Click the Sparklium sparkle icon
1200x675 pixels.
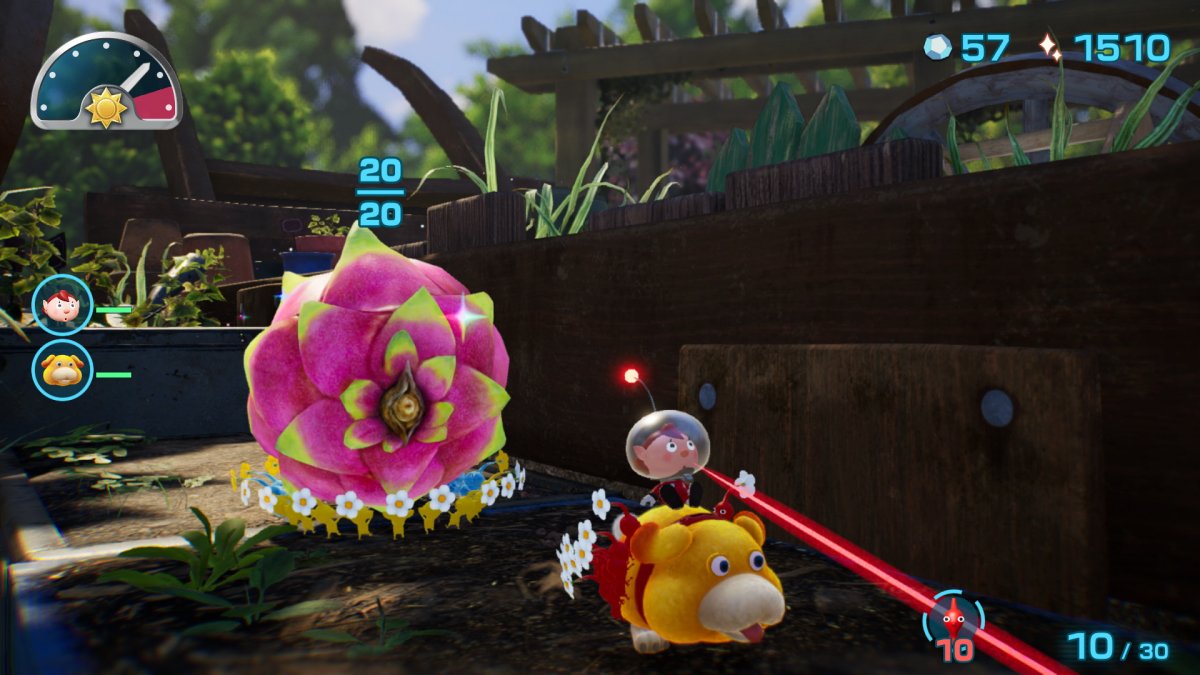point(1048,47)
